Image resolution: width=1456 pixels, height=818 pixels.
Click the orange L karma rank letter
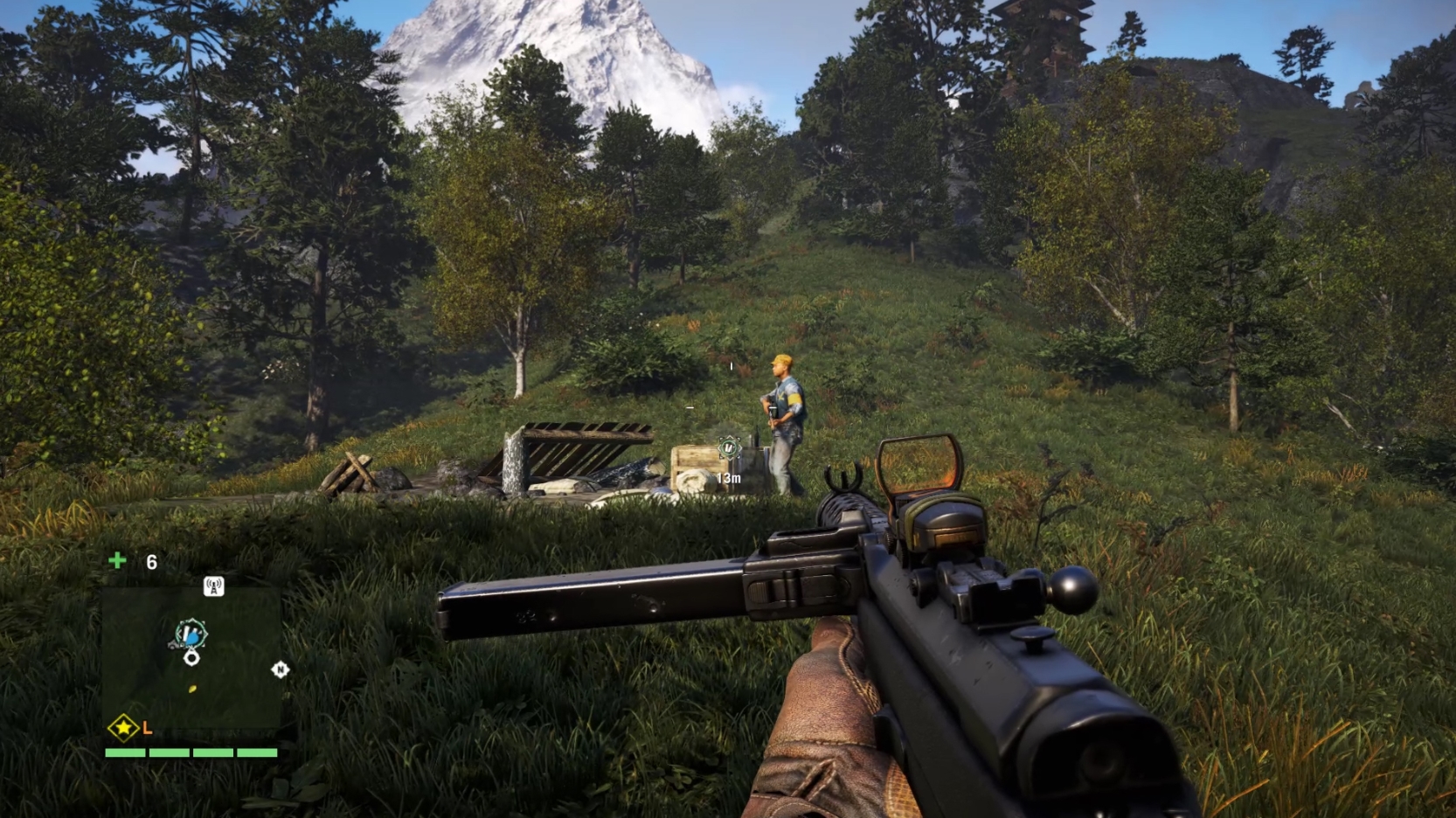pyautogui.click(x=147, y=729)
